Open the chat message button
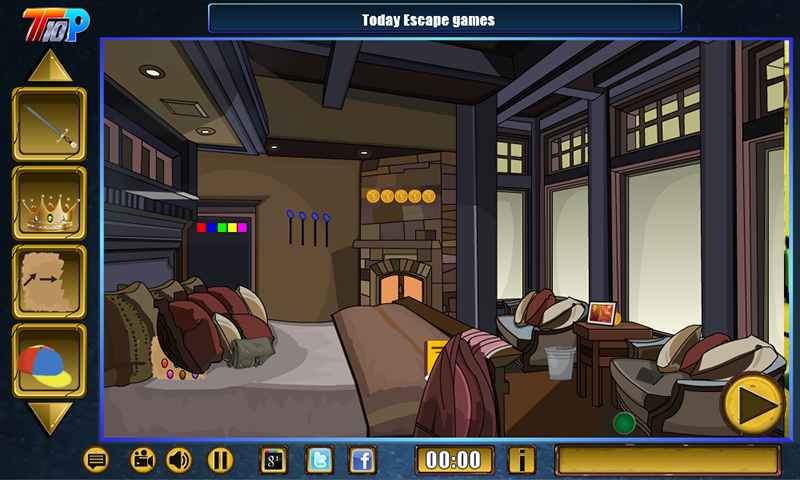This screenshot has width=800, height=480. [96, 460]
